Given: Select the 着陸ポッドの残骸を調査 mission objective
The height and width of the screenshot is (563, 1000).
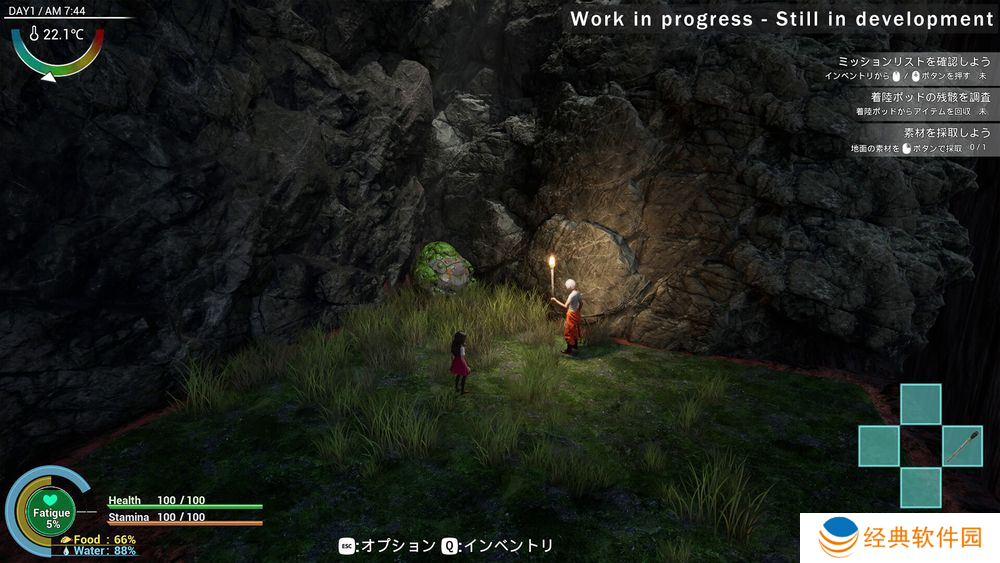Looking at the screenshot, I should pyautogui.click(x=930, y=97).
